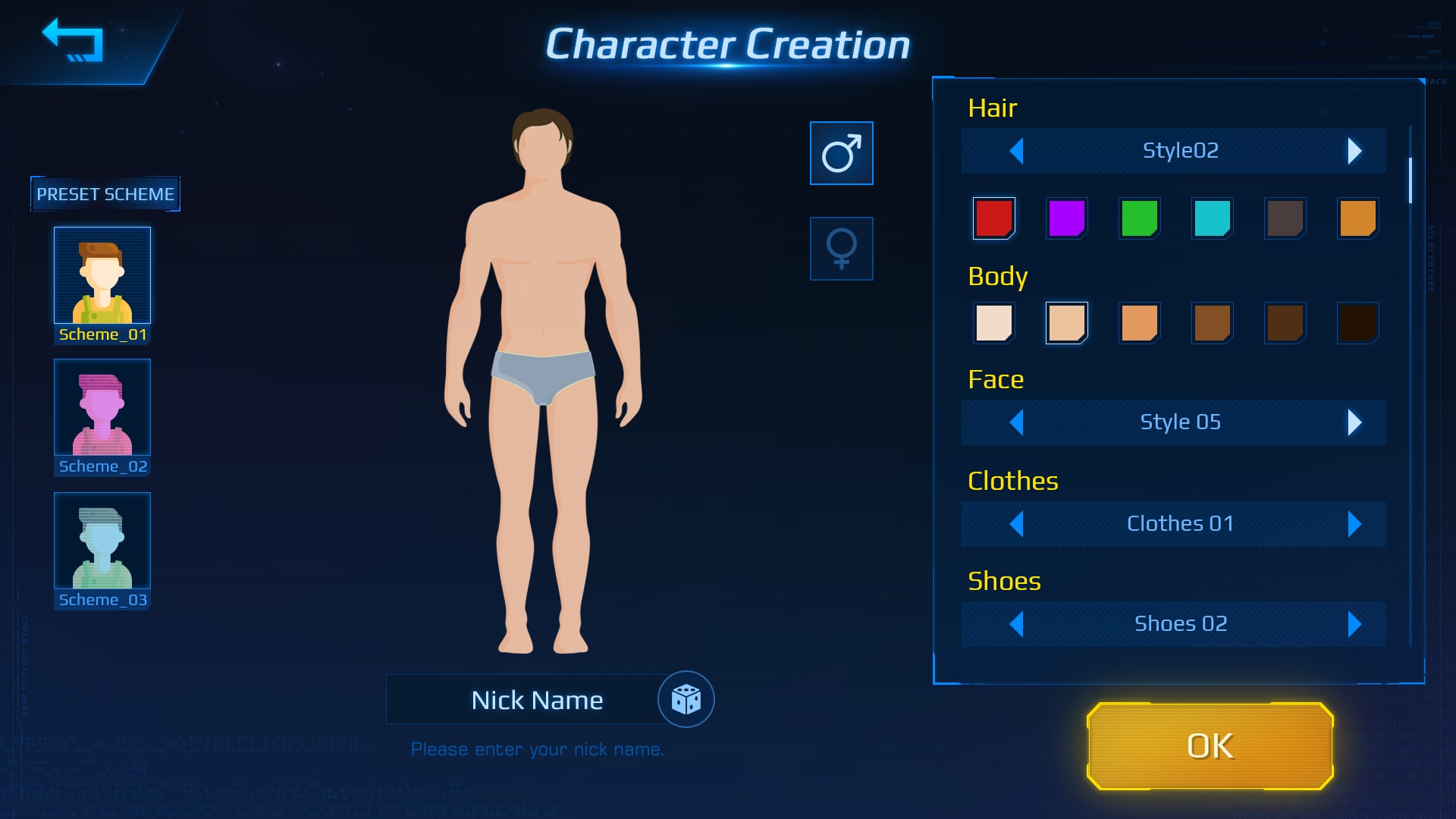Select the male gender icon

pyautogui.click(x=841, y=153)
